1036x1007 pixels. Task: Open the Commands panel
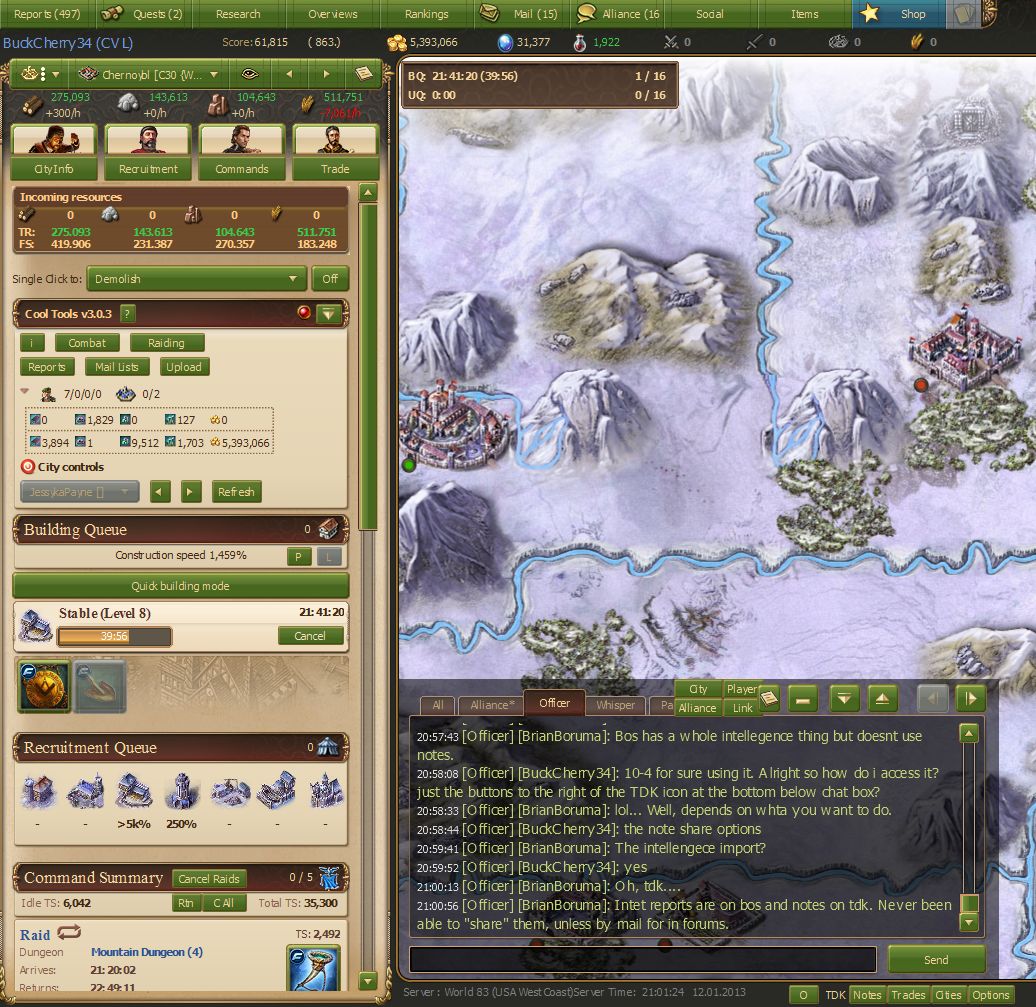click(242, 169)
